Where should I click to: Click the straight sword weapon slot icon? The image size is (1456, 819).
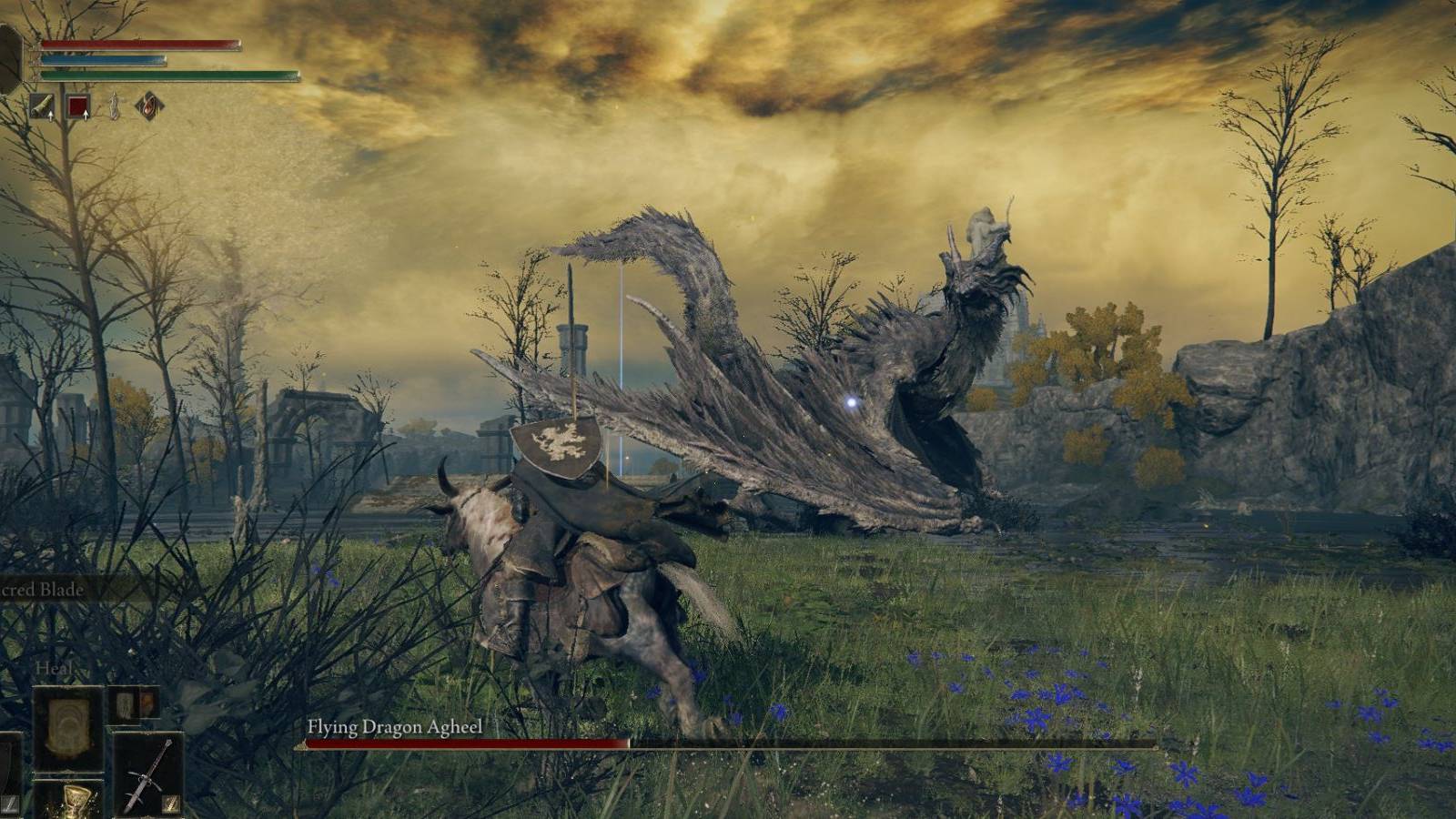coord(150,773)
